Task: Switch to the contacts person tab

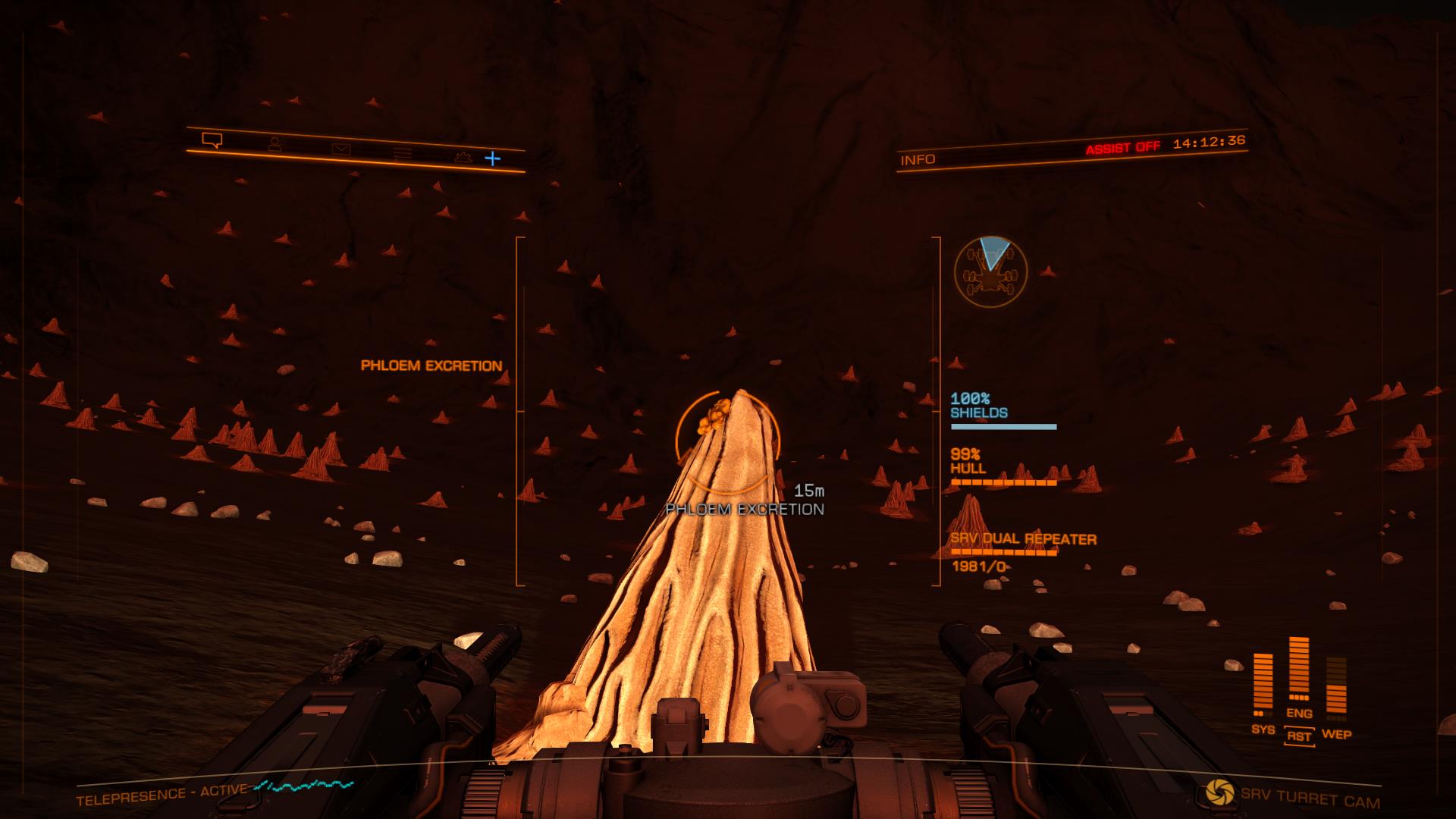Action: click(x=275, y=144)
